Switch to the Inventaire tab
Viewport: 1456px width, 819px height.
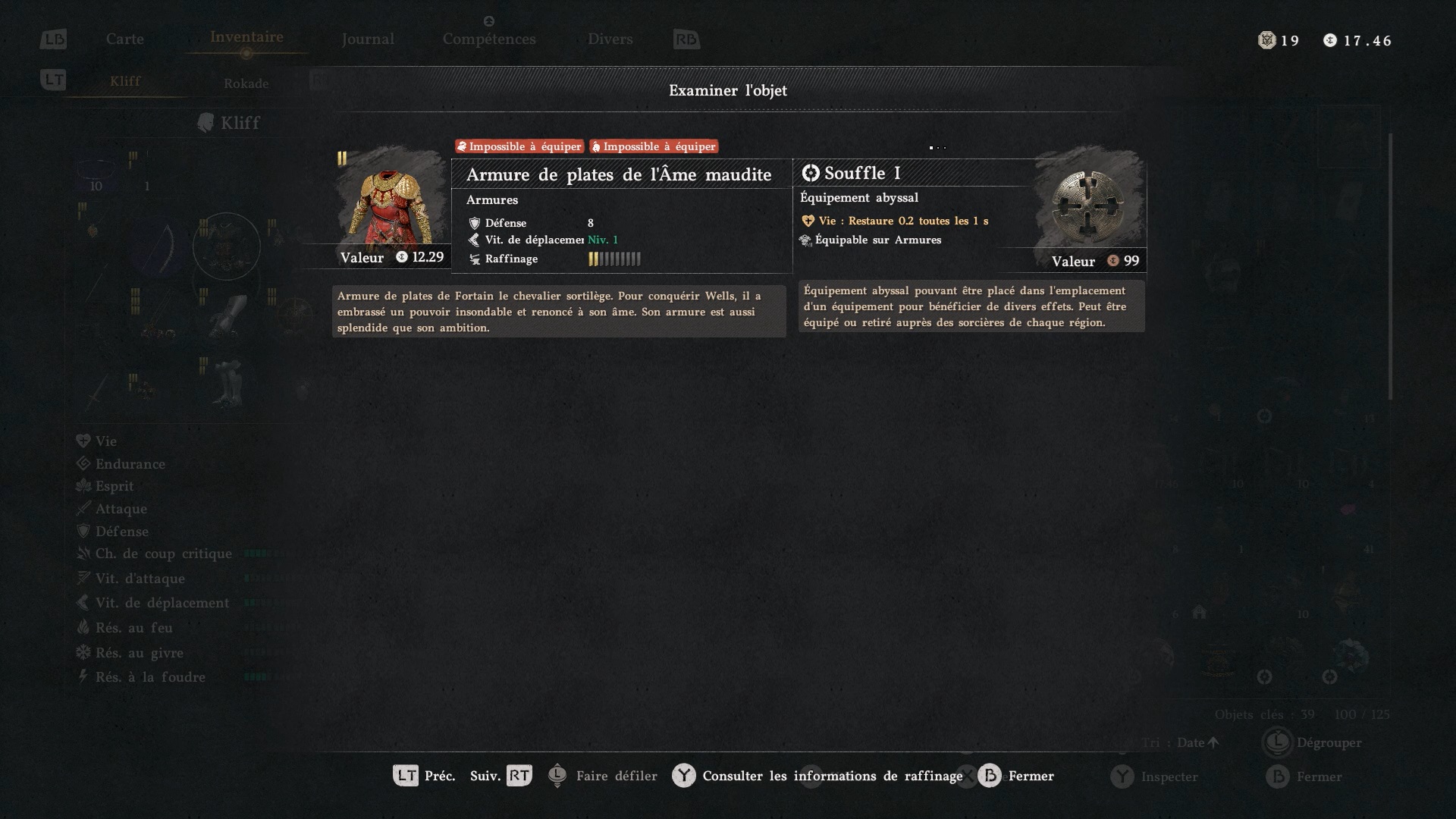point(246,38)
